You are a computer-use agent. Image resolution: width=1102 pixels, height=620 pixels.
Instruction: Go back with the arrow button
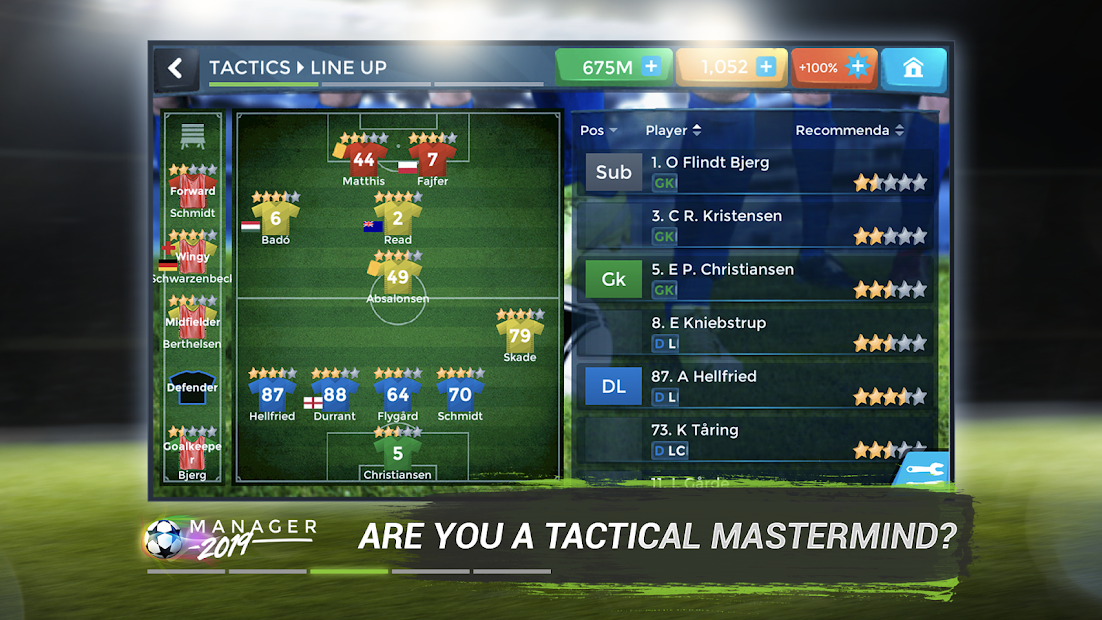point(176,68)
